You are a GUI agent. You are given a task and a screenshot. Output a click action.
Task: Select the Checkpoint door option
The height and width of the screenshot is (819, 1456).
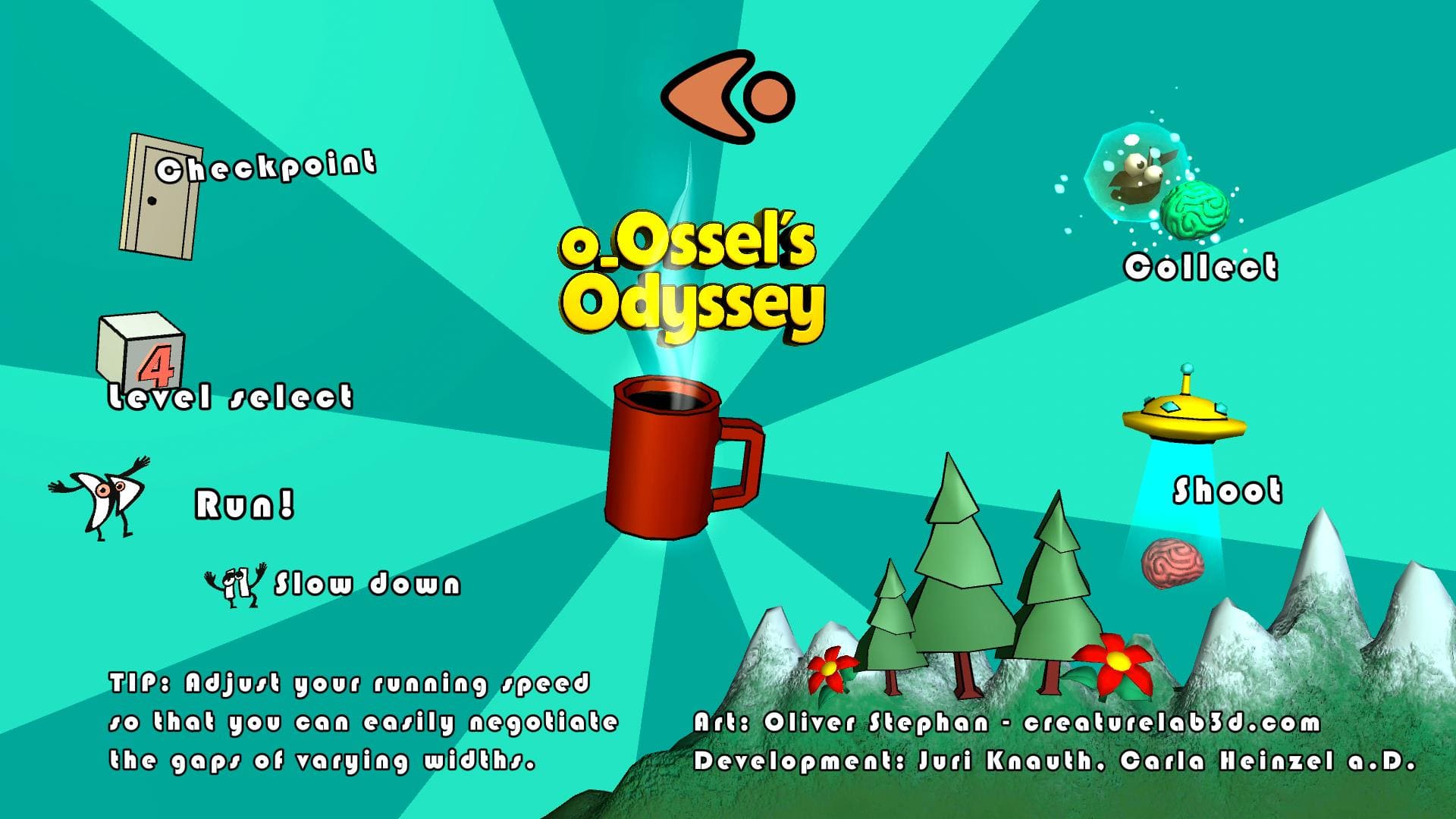click(161, 197)
